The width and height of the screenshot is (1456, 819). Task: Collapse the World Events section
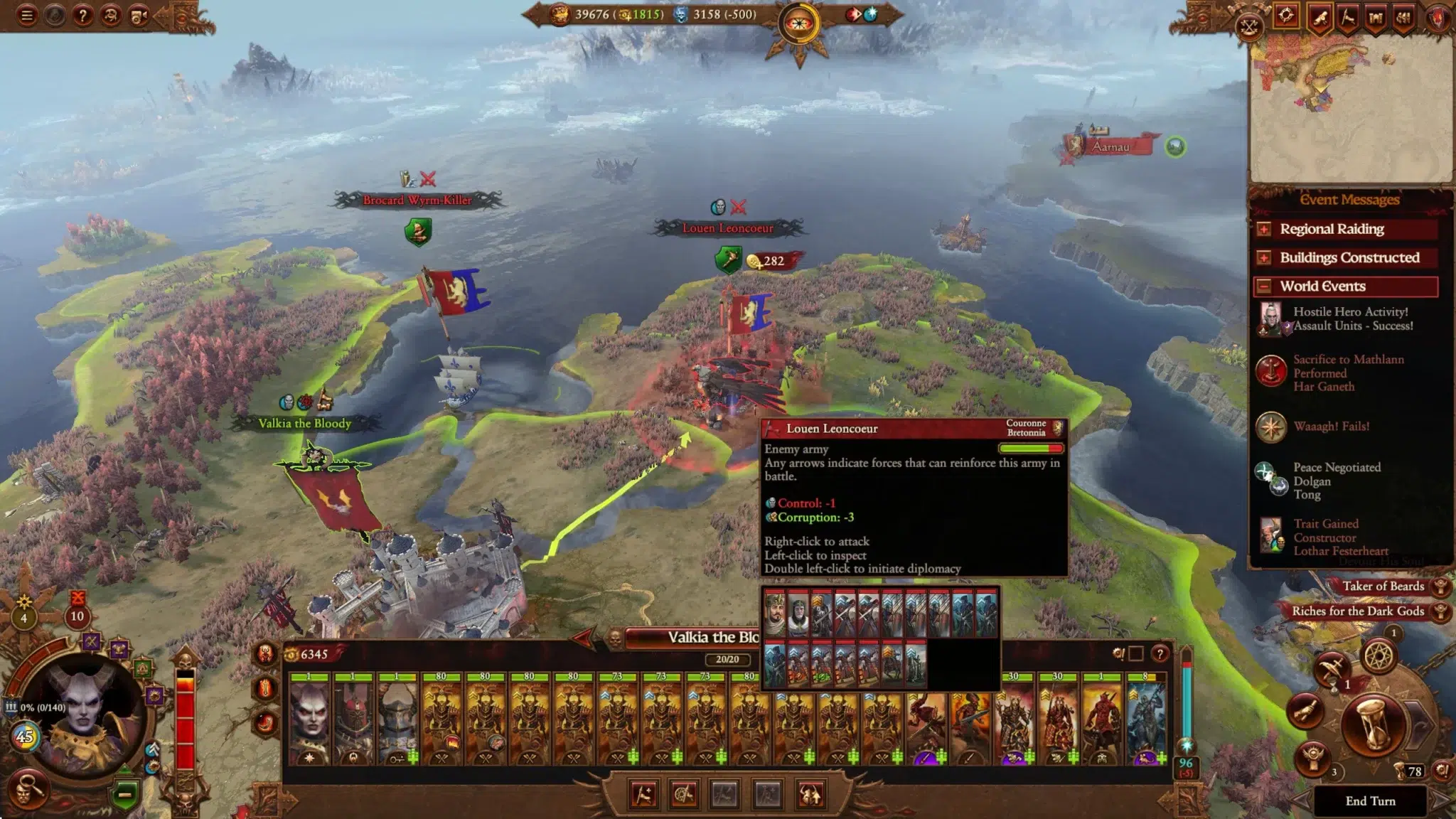(1264, 287)
